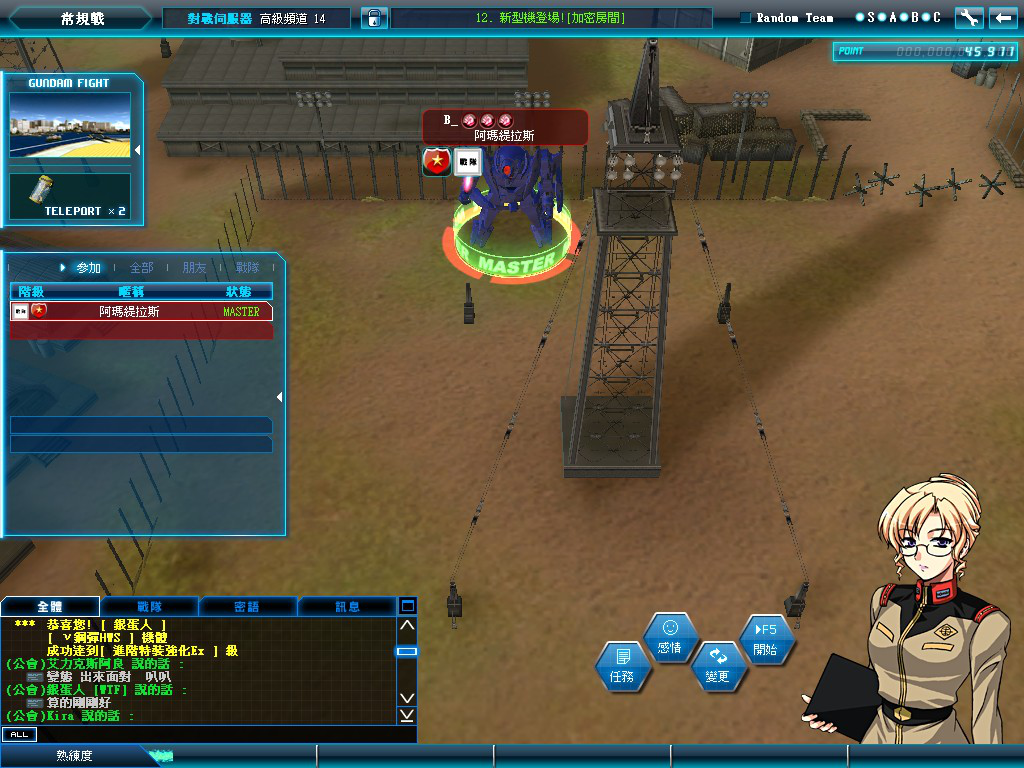Show the 參加 participants list tab
Screen dimensions: 1024x768
coord(88,268)
